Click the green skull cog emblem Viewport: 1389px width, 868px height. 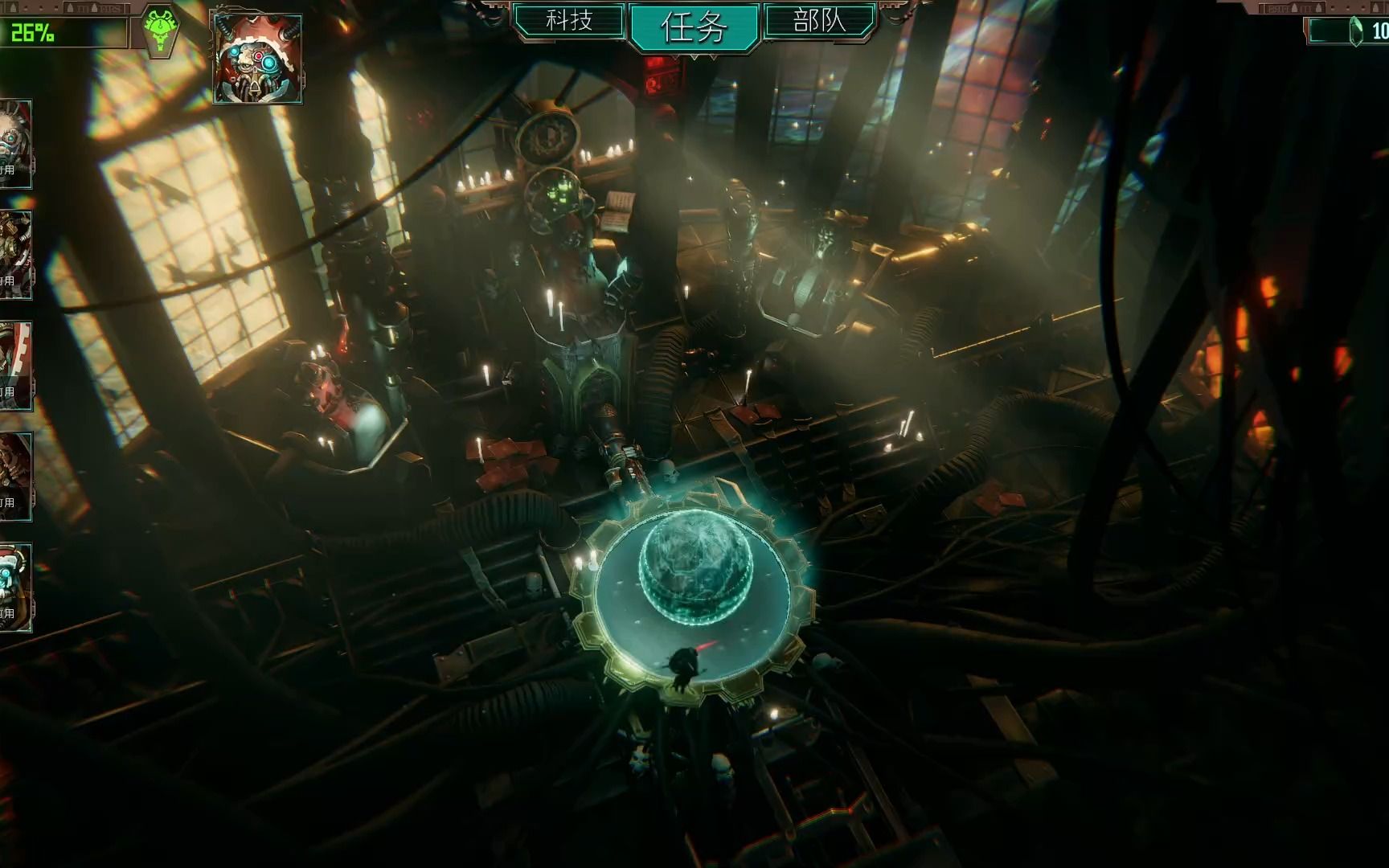point(162,30)
